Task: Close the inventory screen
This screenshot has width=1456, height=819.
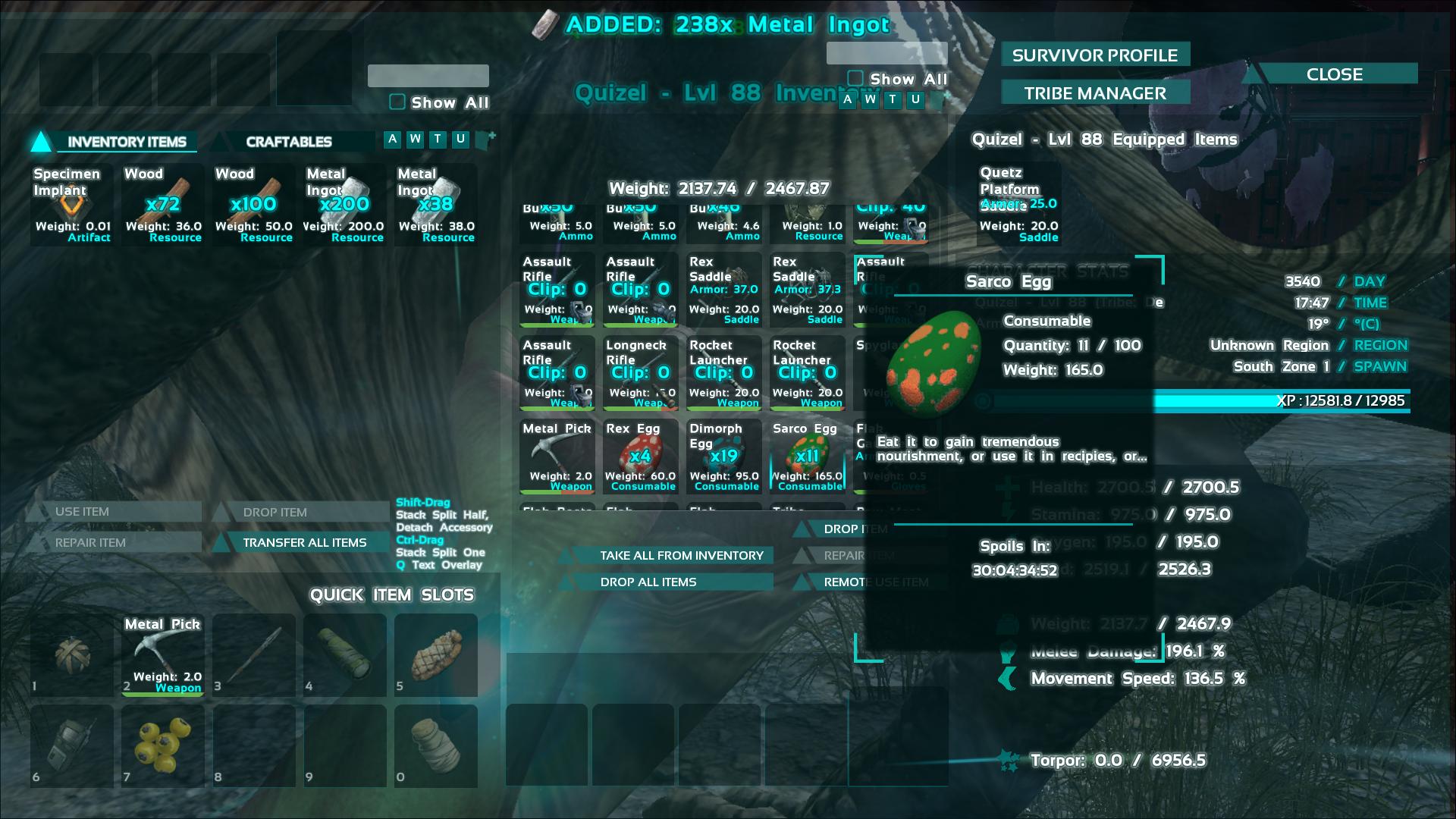Action: click(x=1334, y=74)
